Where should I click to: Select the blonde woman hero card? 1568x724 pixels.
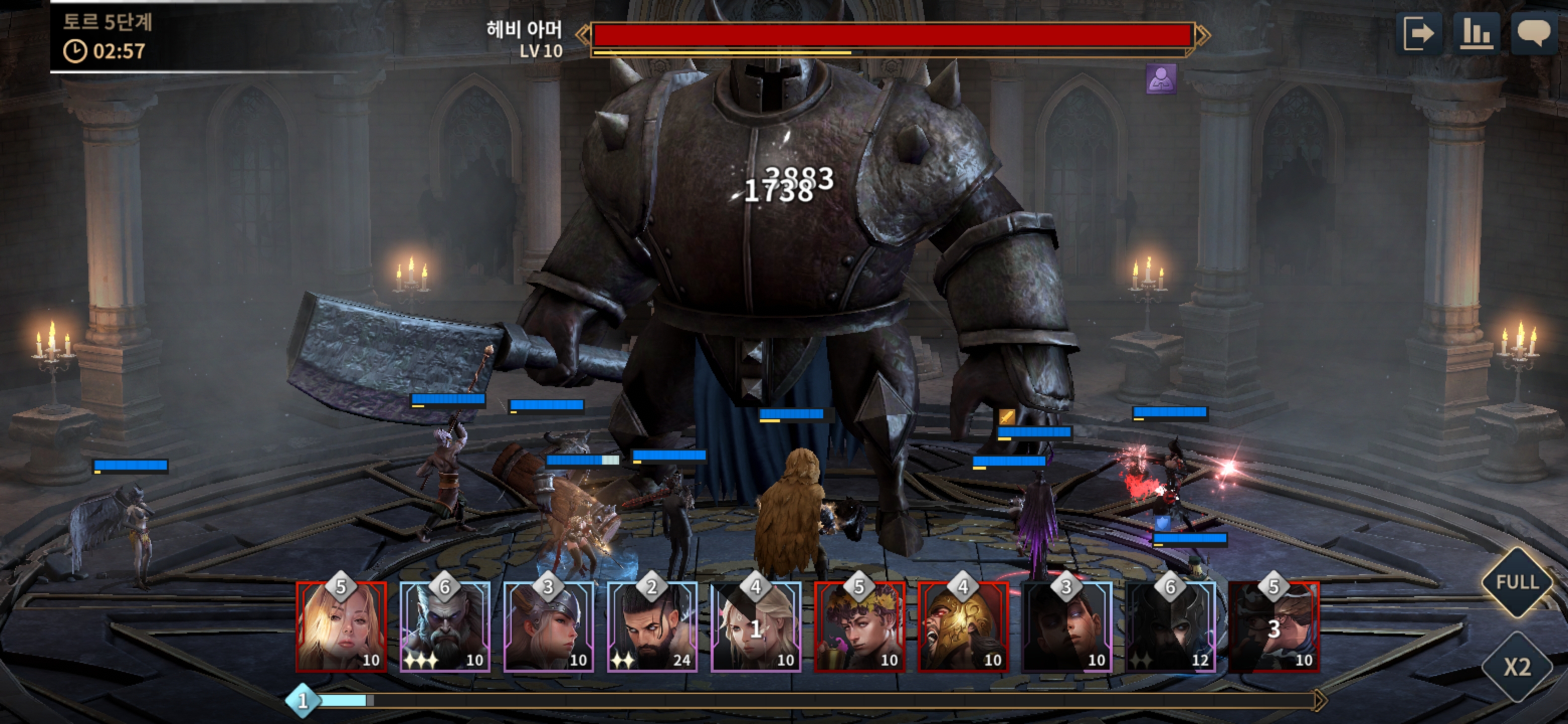point(341,627)
